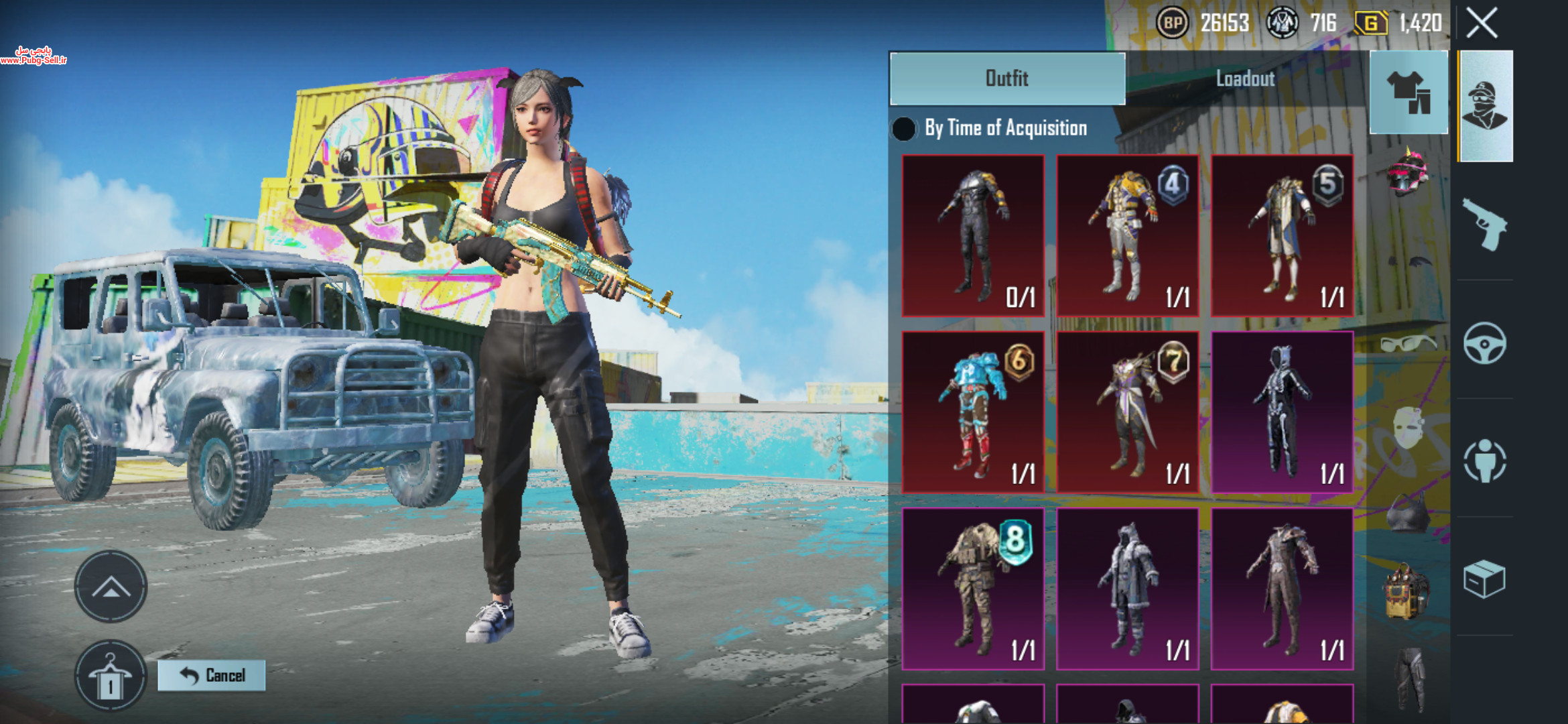Click the up-arrow circle button
1568x724 pixels.
tap(111, 587)
